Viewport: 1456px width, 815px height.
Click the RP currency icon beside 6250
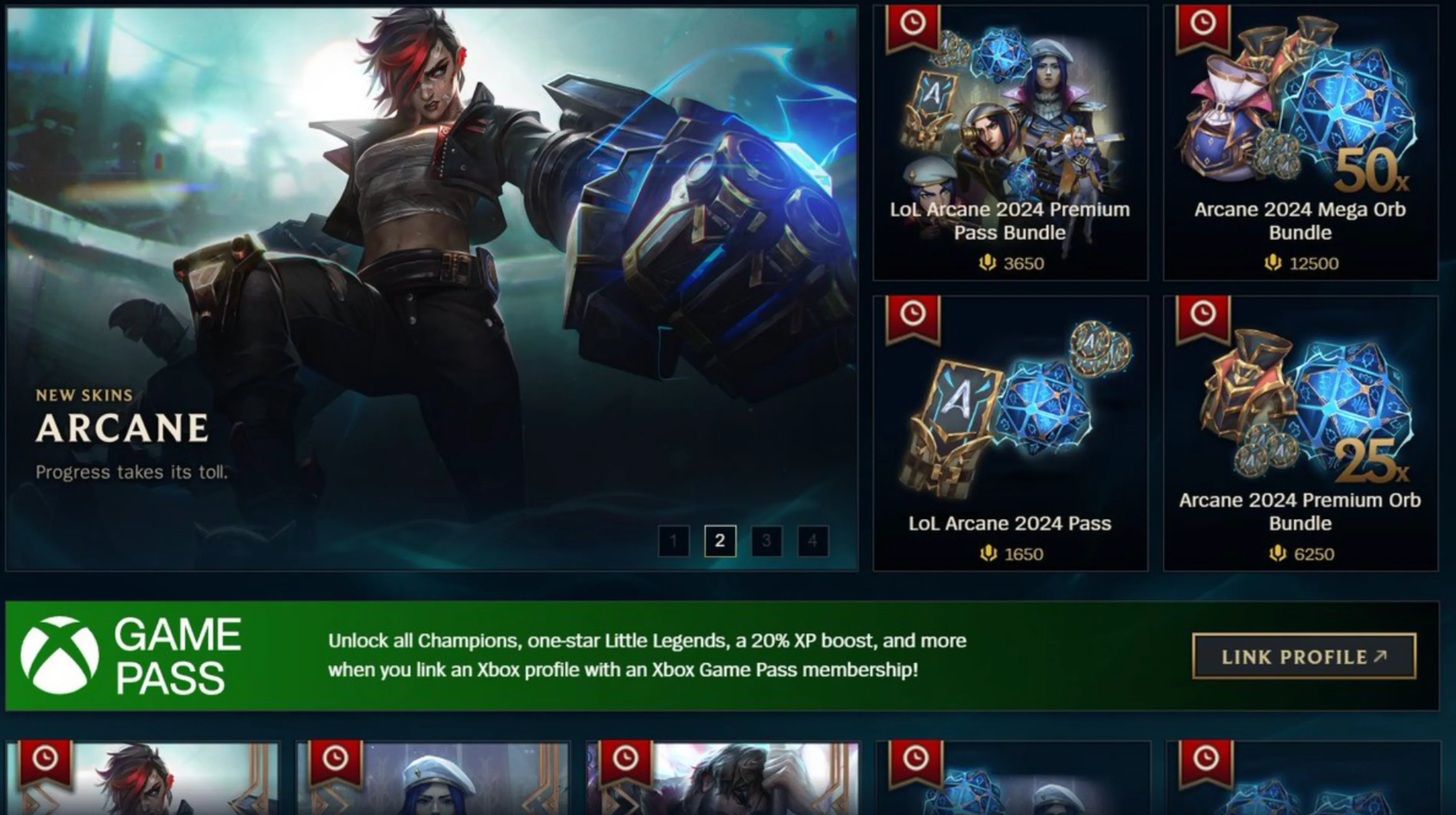click(1278, 554)
